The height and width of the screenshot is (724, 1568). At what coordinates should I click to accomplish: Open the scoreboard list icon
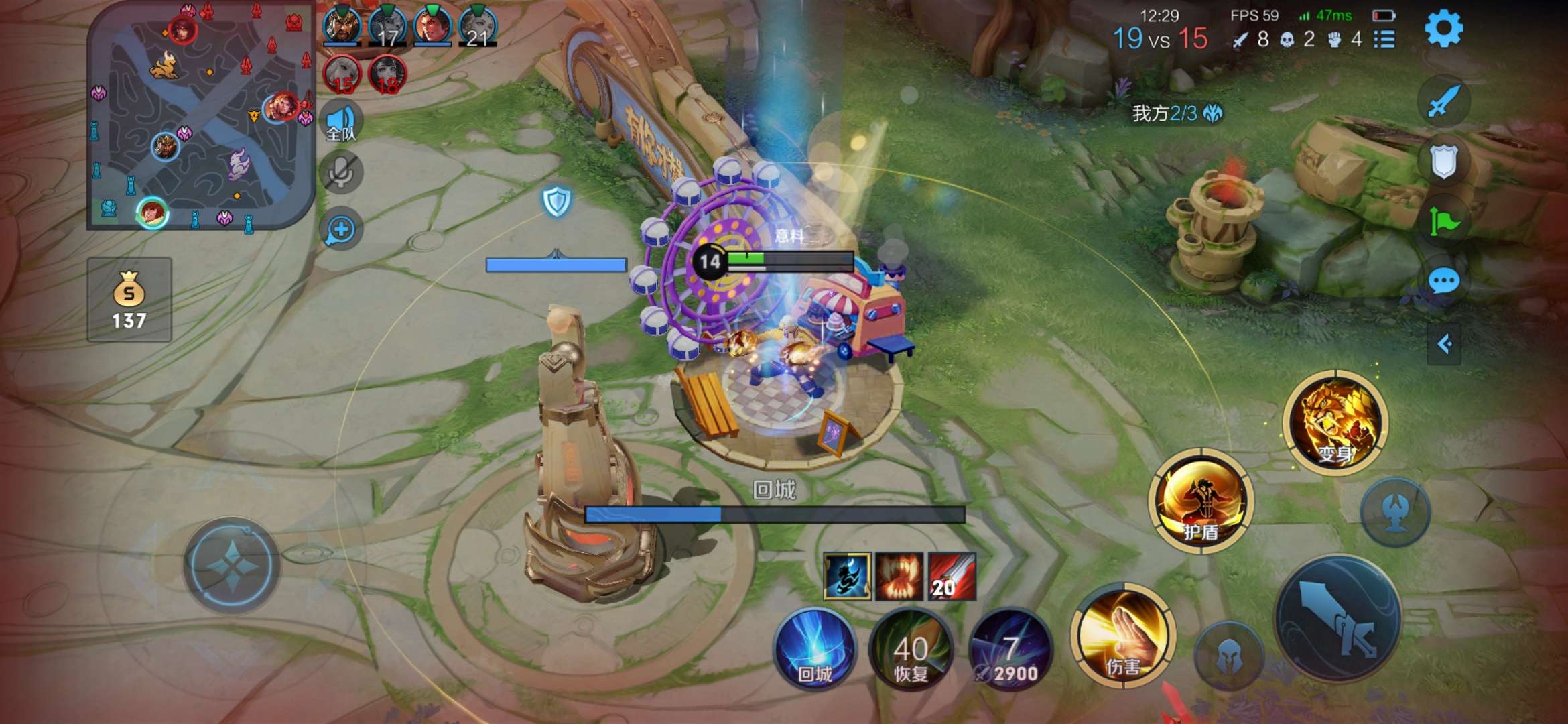coord(1384,40)
